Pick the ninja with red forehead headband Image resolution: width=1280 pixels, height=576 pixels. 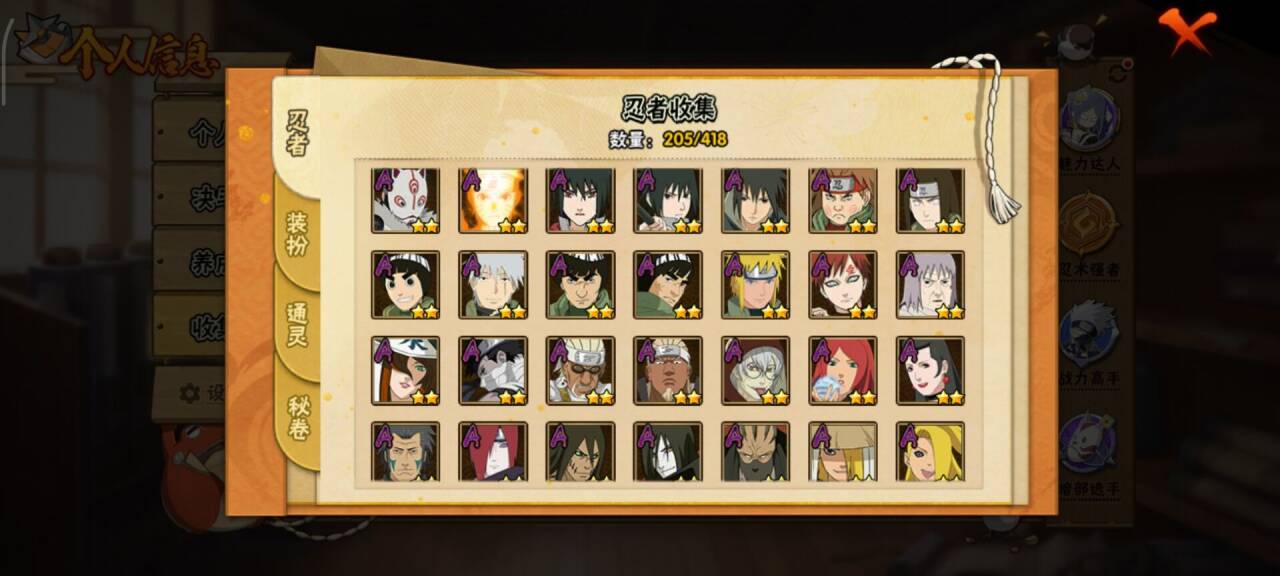tap(843, 200)
